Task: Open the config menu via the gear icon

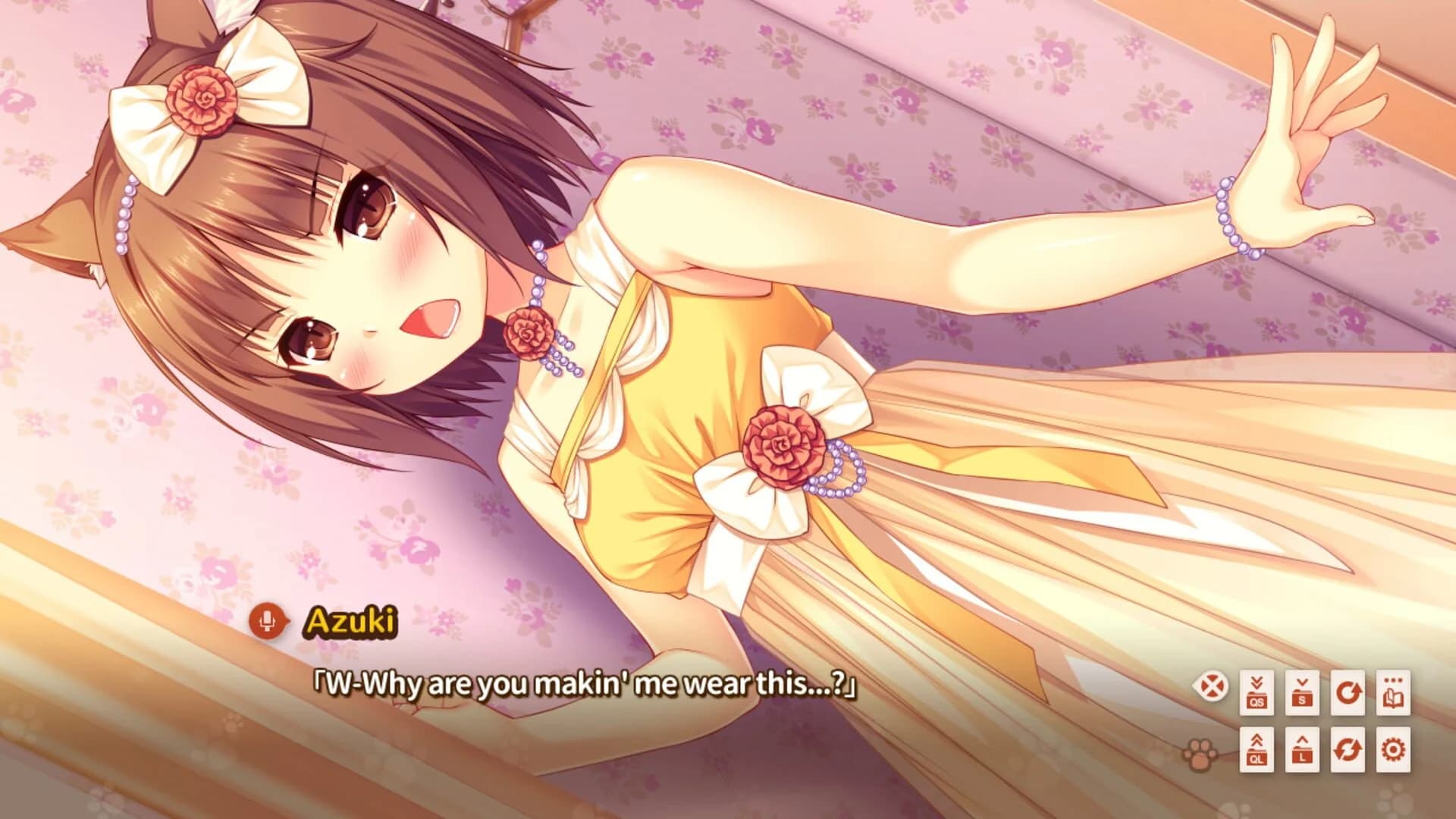Action: tap(1394, 750)
